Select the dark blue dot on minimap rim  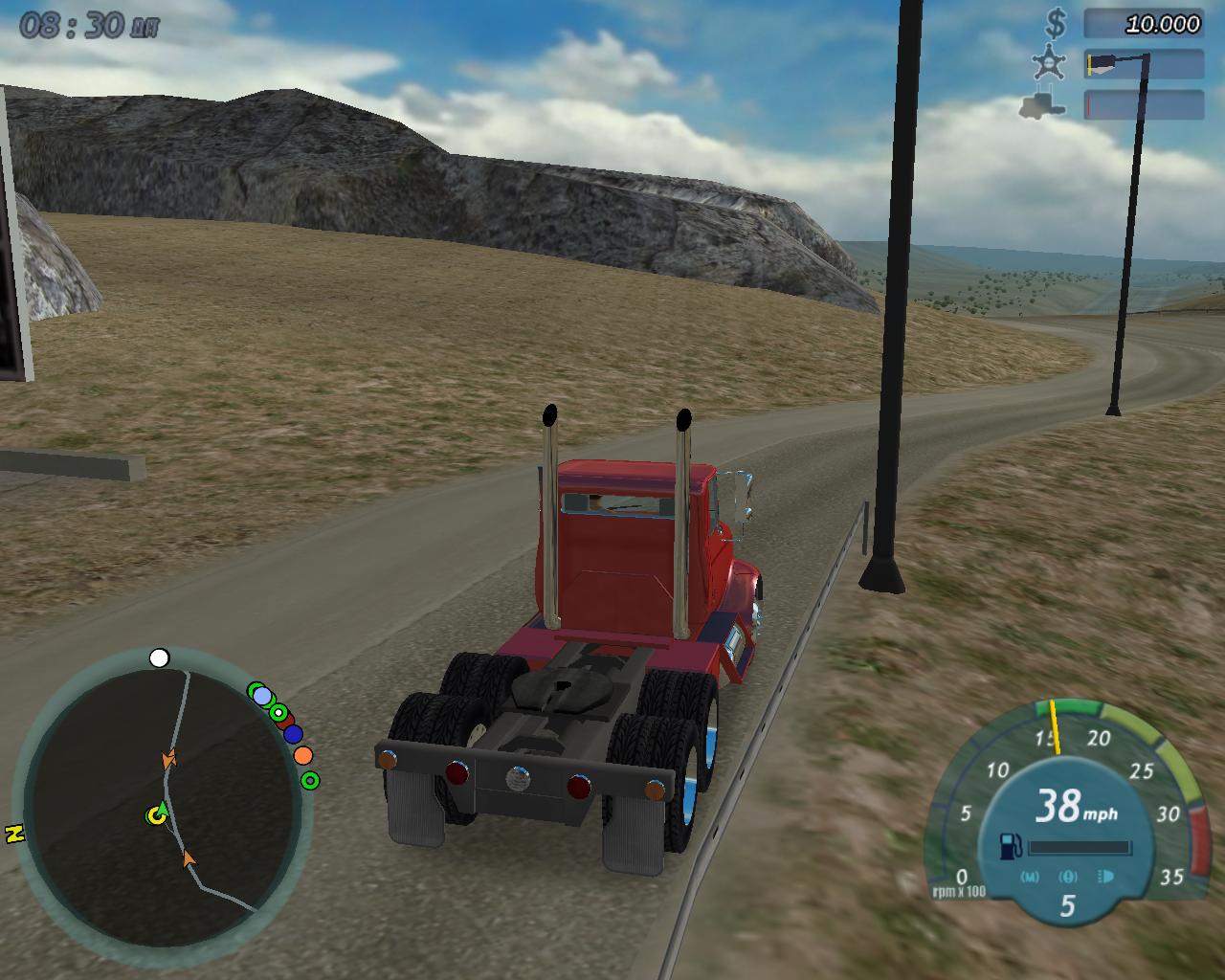click(x=293, y=734)
